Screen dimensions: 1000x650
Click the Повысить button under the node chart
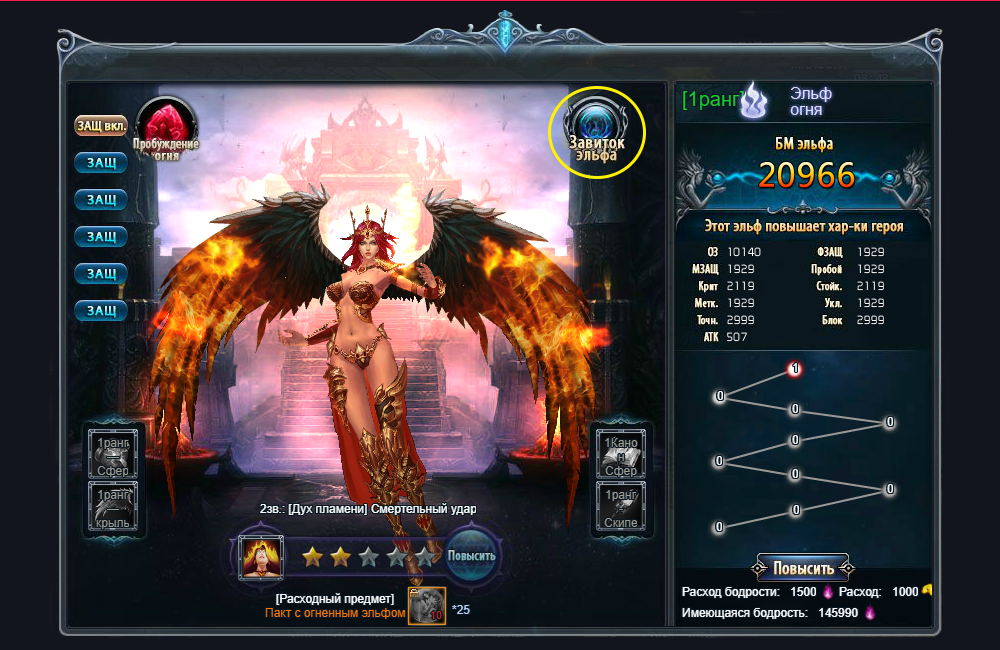point(803,568)
